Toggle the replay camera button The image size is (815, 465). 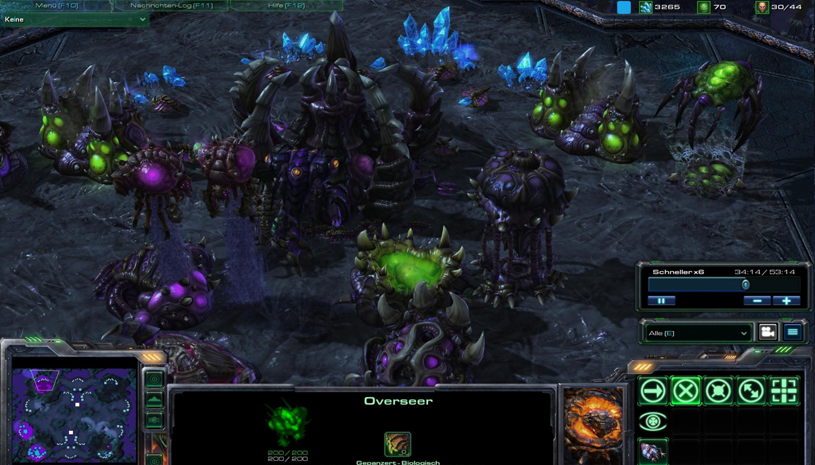pyautogui.click(x=767, y=332)
